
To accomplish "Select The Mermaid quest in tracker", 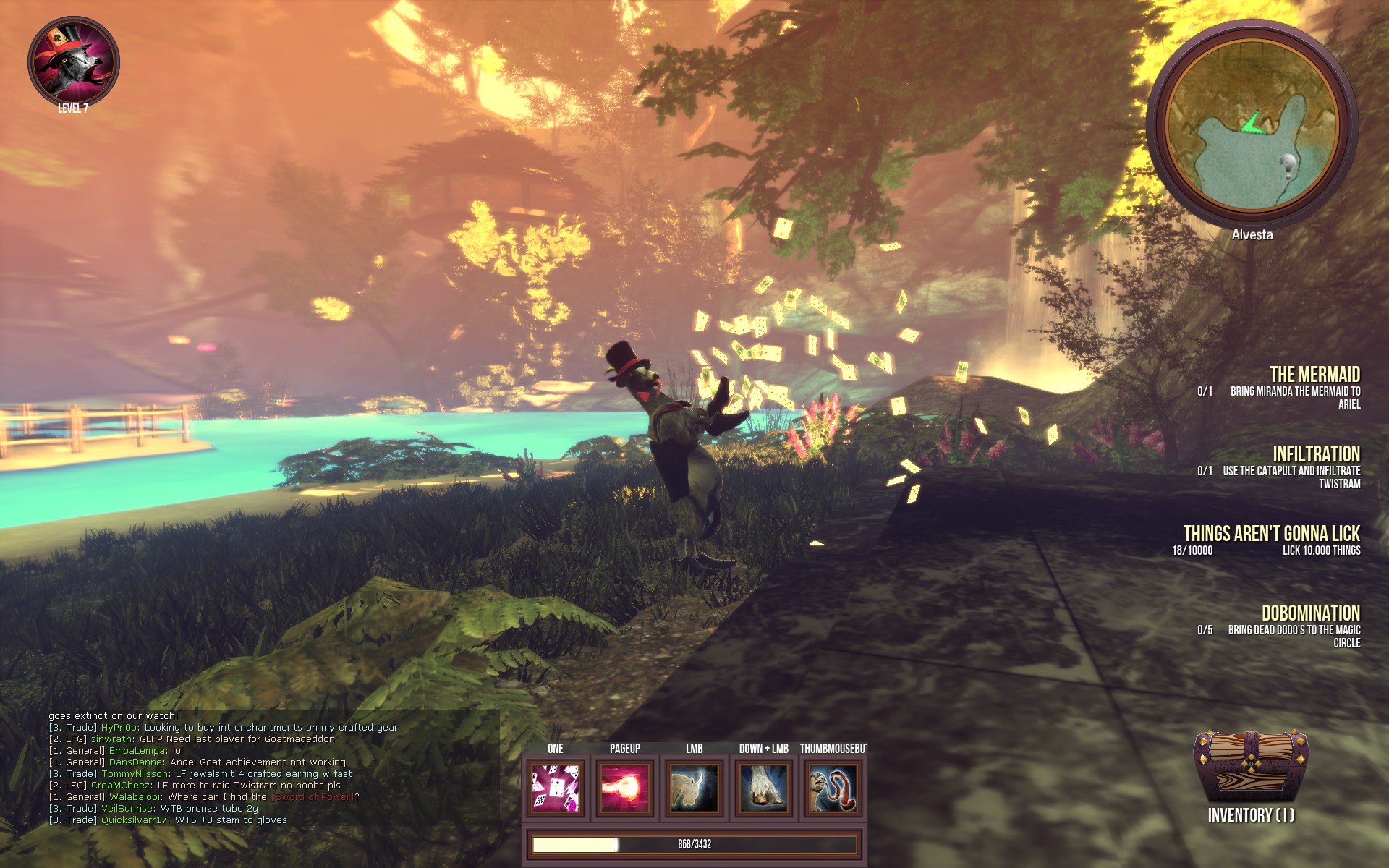I will [1314, 375].
